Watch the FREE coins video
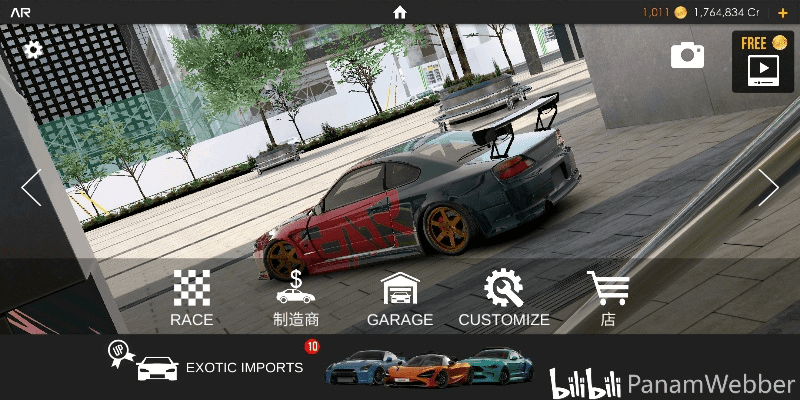 tap(762, 62)
